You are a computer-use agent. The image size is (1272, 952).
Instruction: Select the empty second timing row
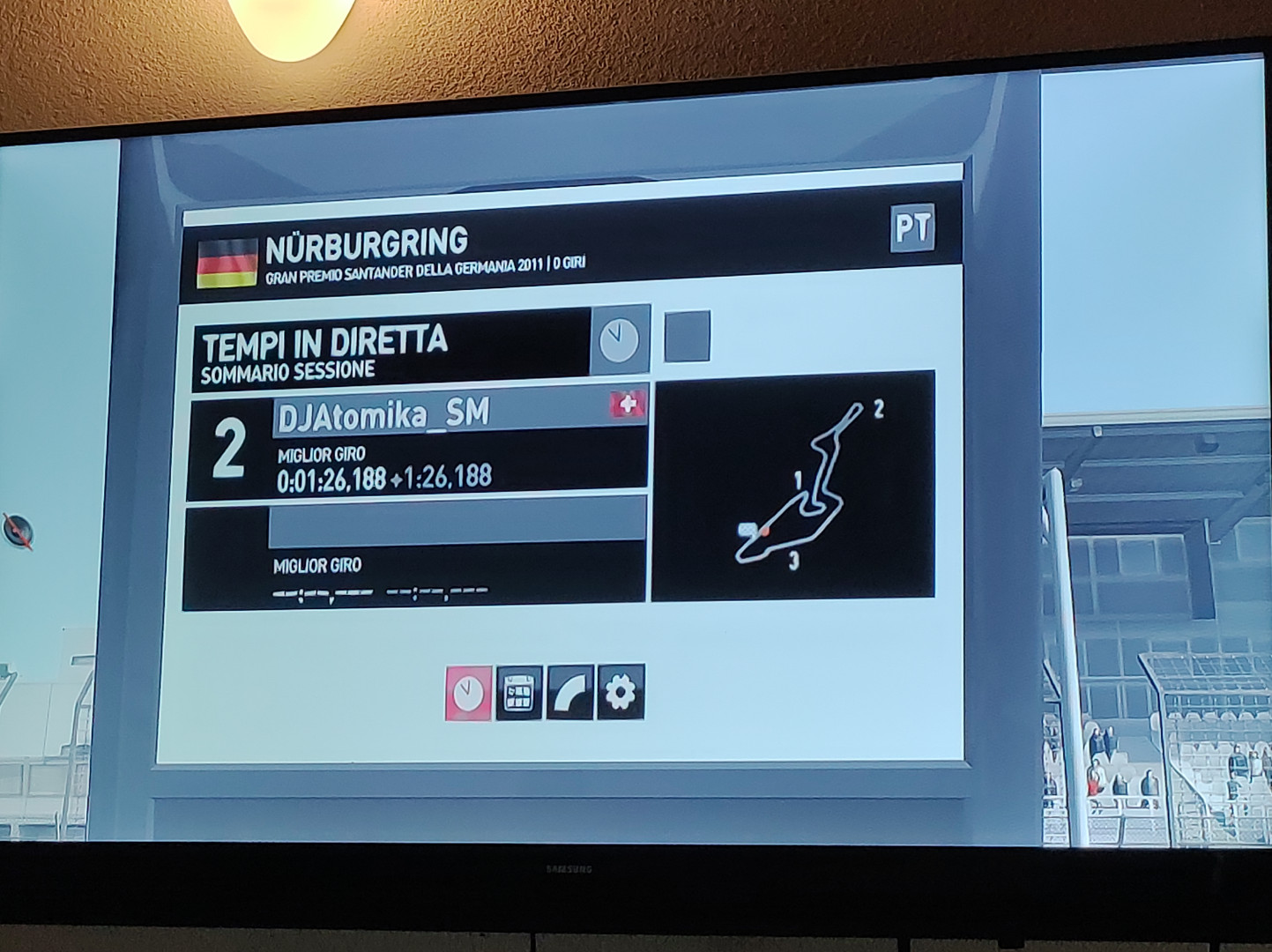click(x=414, y=551)
